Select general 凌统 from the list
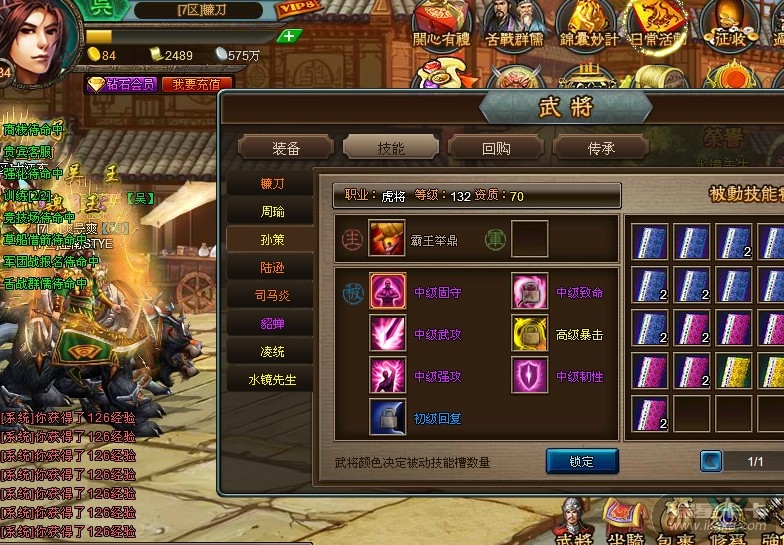 click(x=272, y=352)
